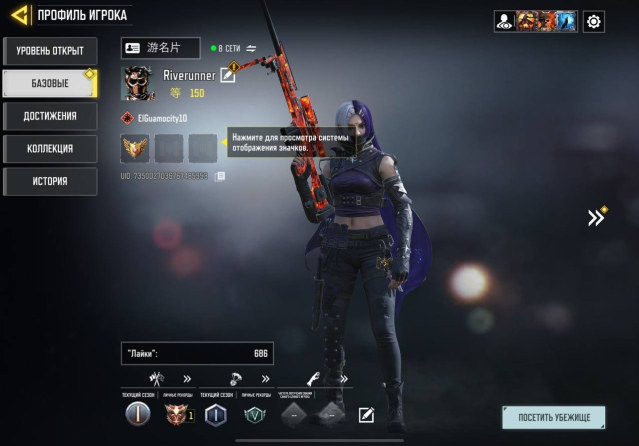Screen dimensions: 639x446
Task: Select the gold winged badge slot
Action: click(x=135, y=148)
